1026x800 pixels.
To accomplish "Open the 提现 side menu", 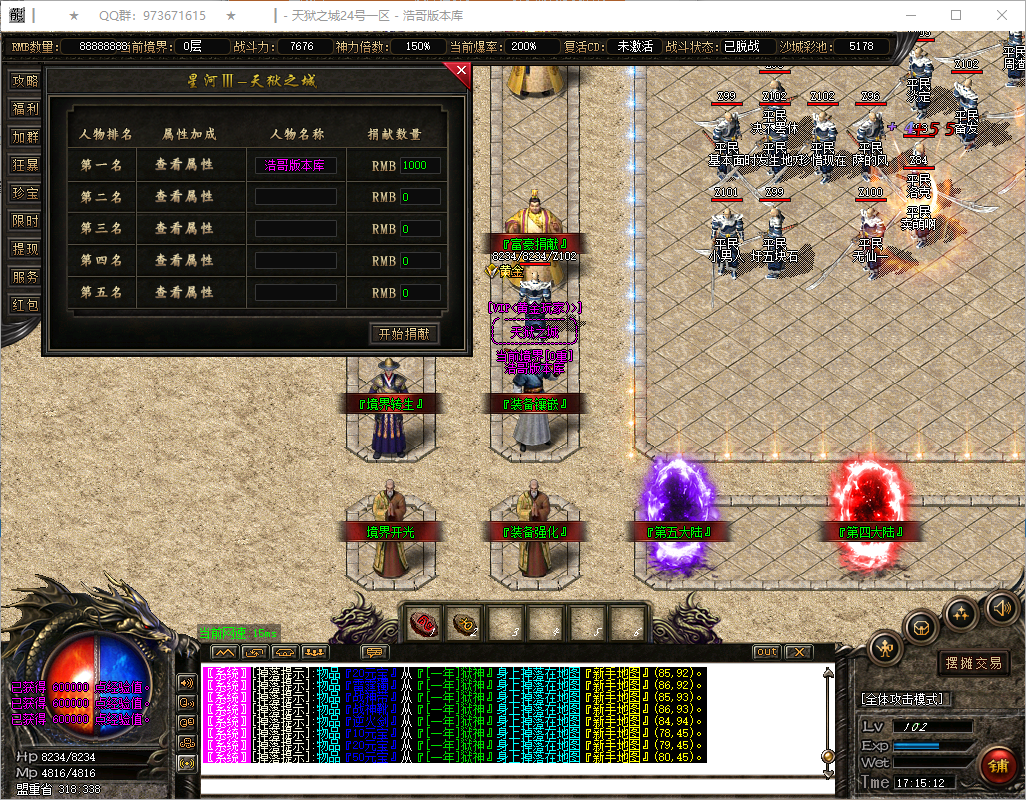I will click(25, 249).
